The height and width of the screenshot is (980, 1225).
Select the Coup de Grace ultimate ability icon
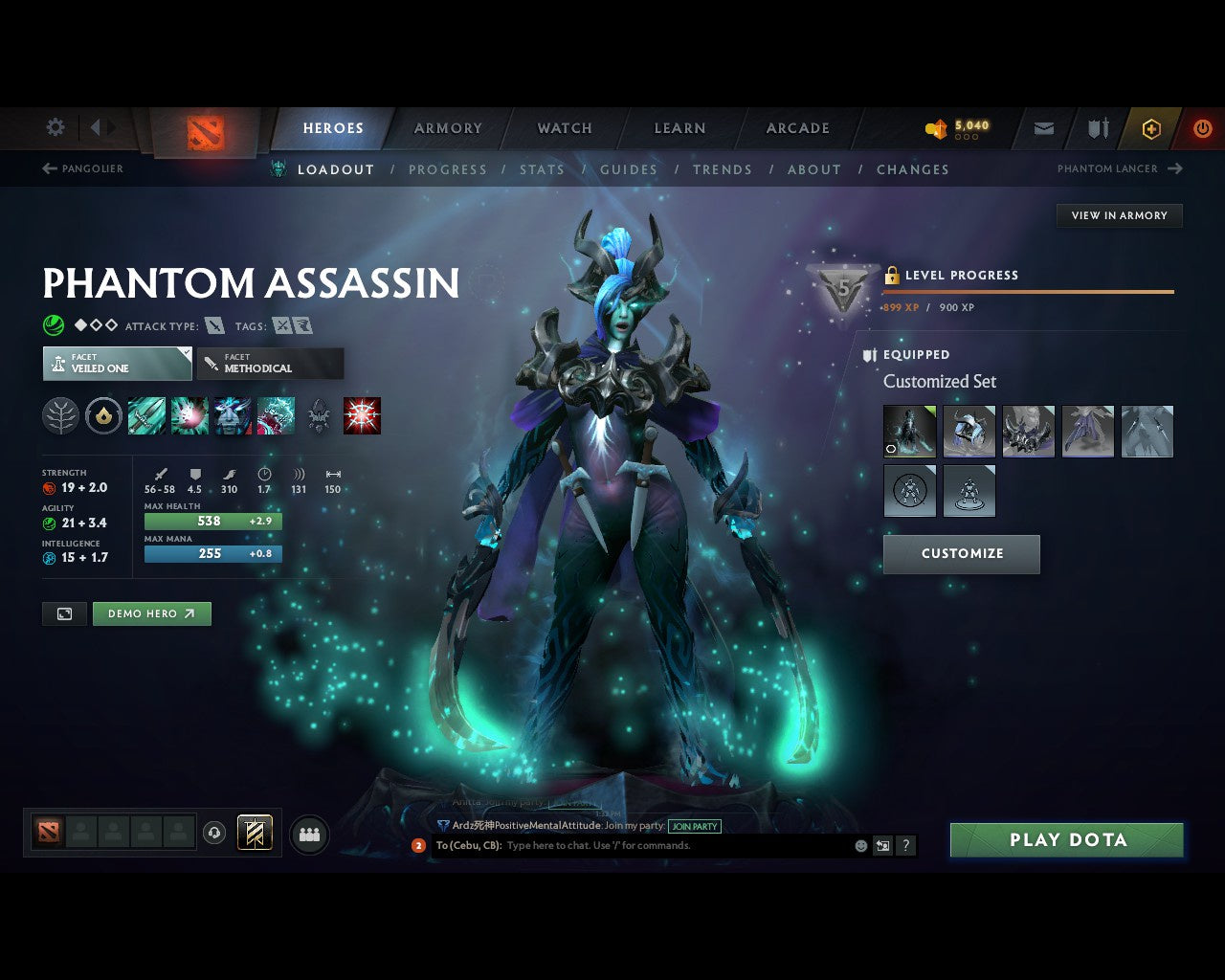coord(361,415)
